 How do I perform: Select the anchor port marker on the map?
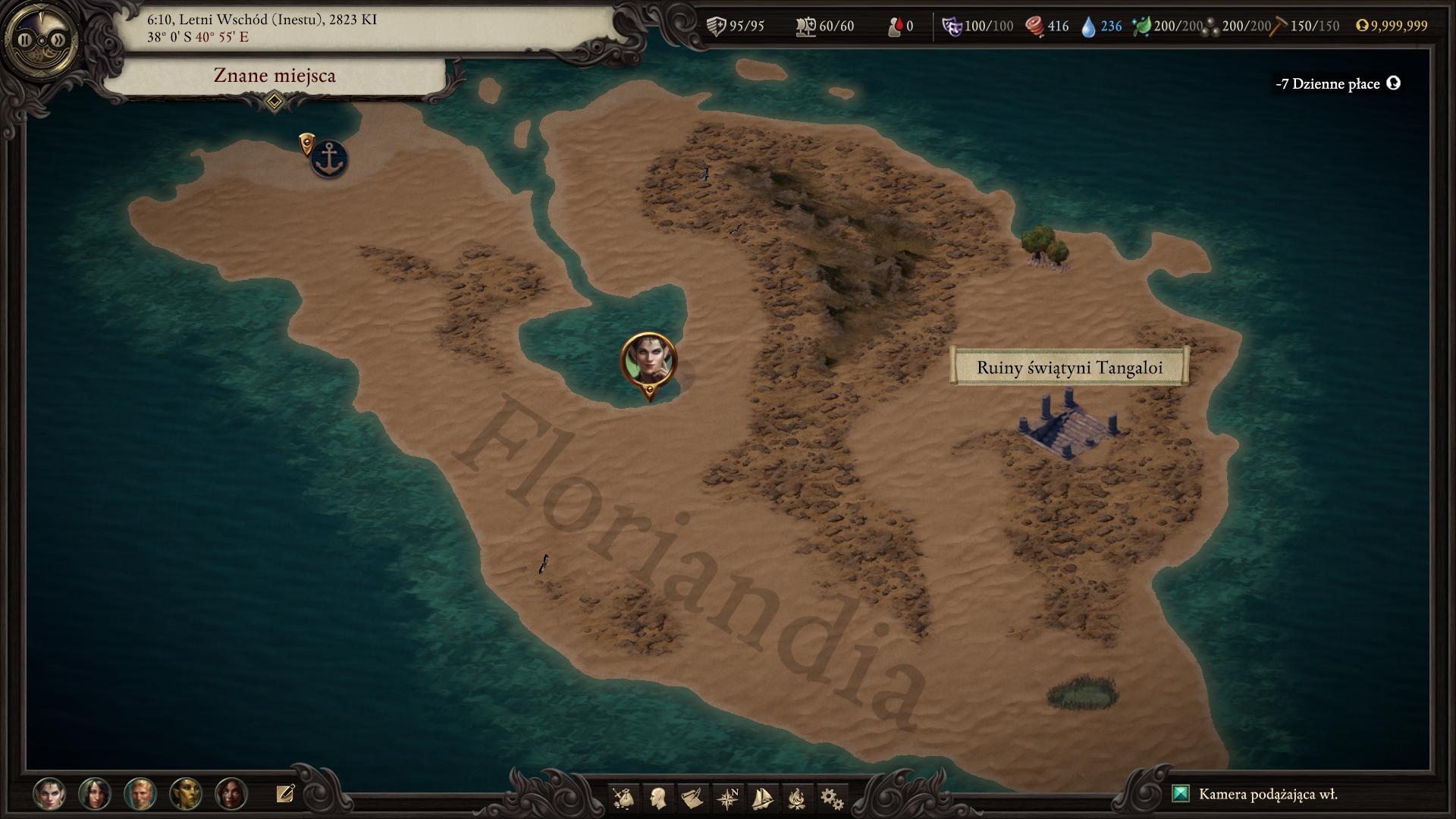click(329, 158)
